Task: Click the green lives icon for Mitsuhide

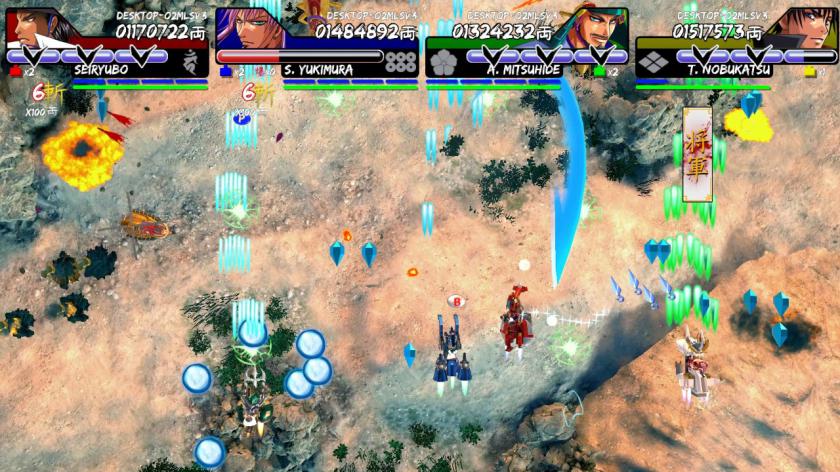Action: click(x=598, y=72)
